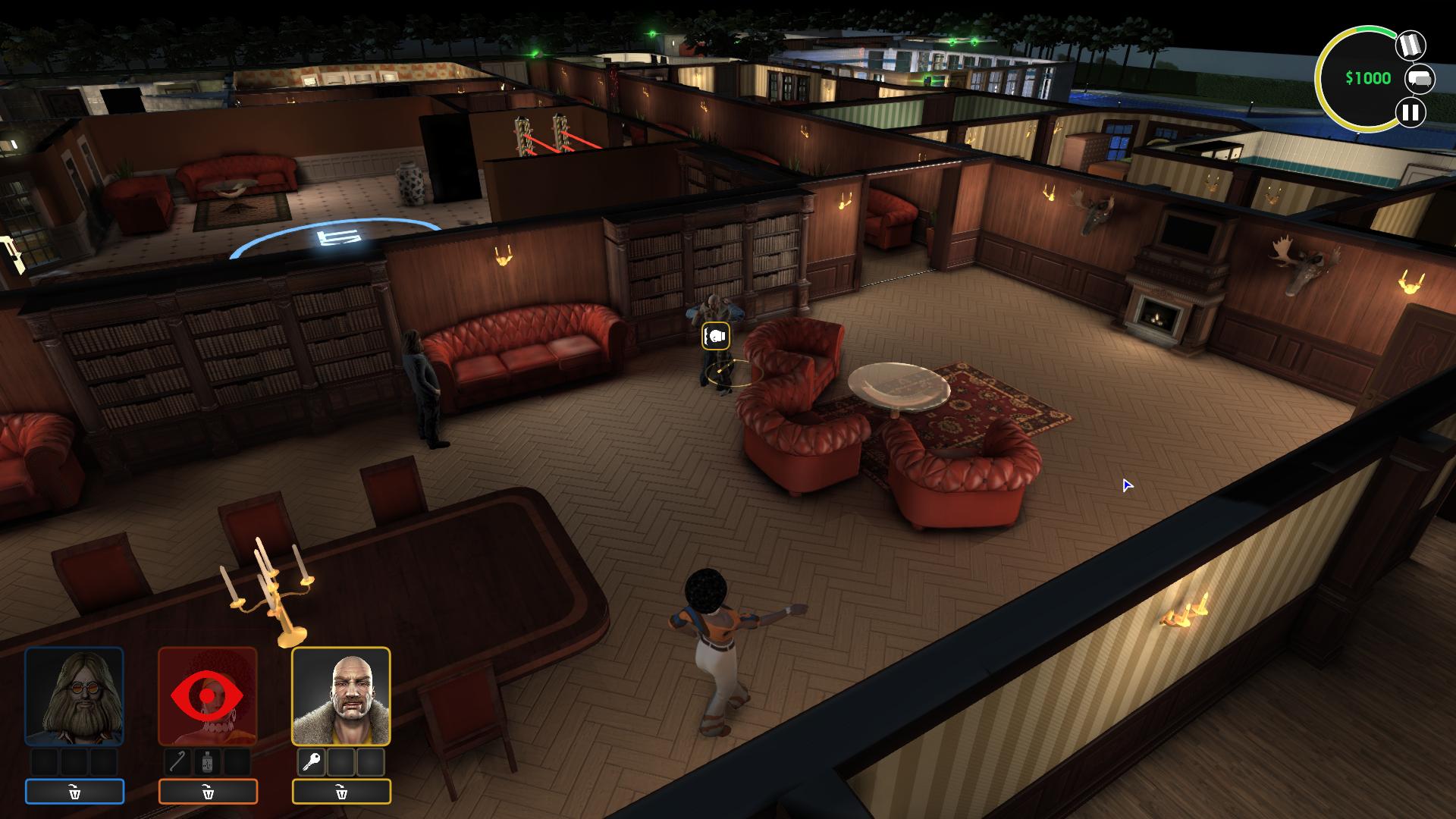The height and width of the screenshot is (819, 1456).
Task: Pause the game
Action: tap(1410, 113)
